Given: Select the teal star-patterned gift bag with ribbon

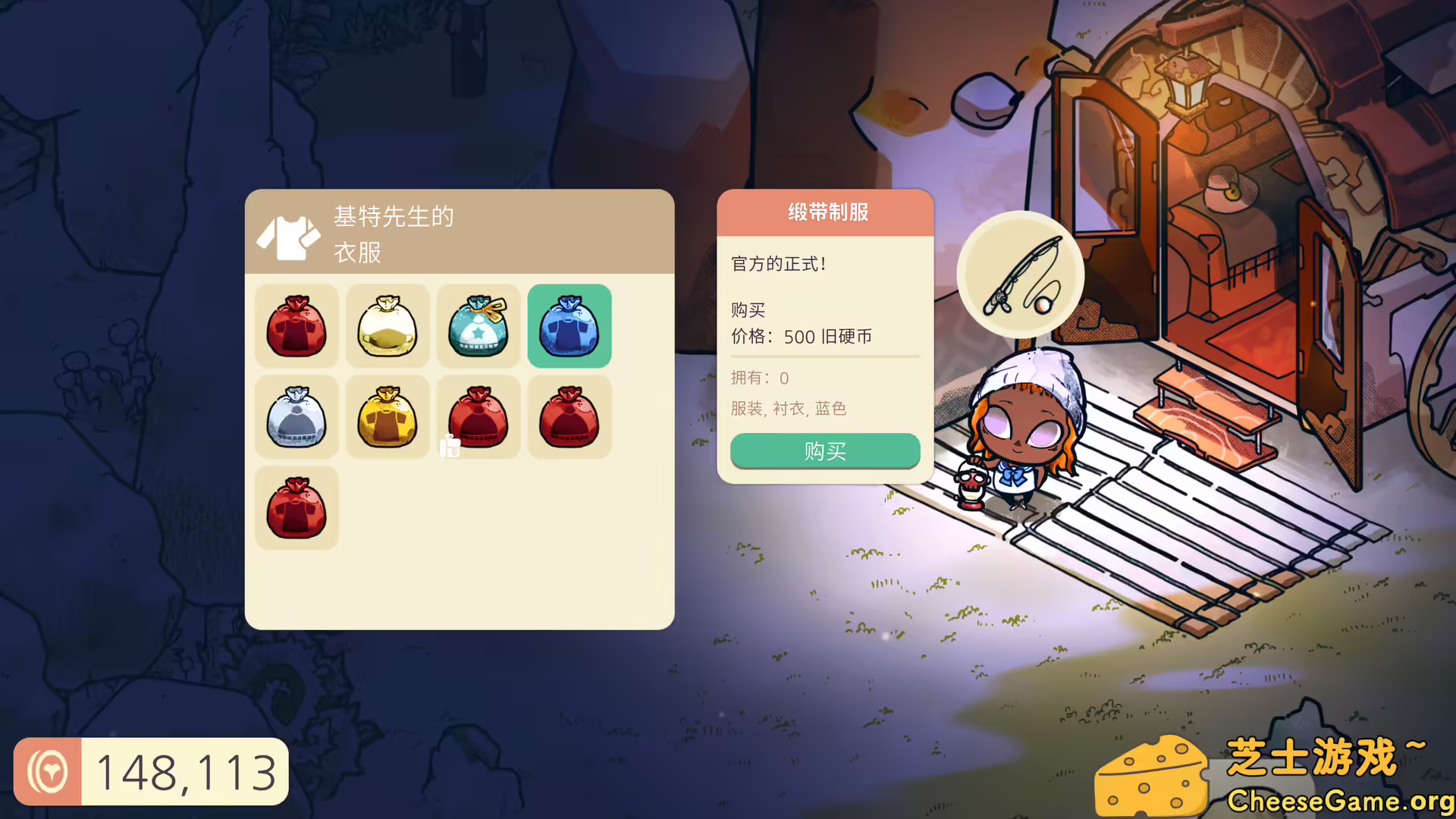Looking at the screenshot, I should [x=479, y=325].
